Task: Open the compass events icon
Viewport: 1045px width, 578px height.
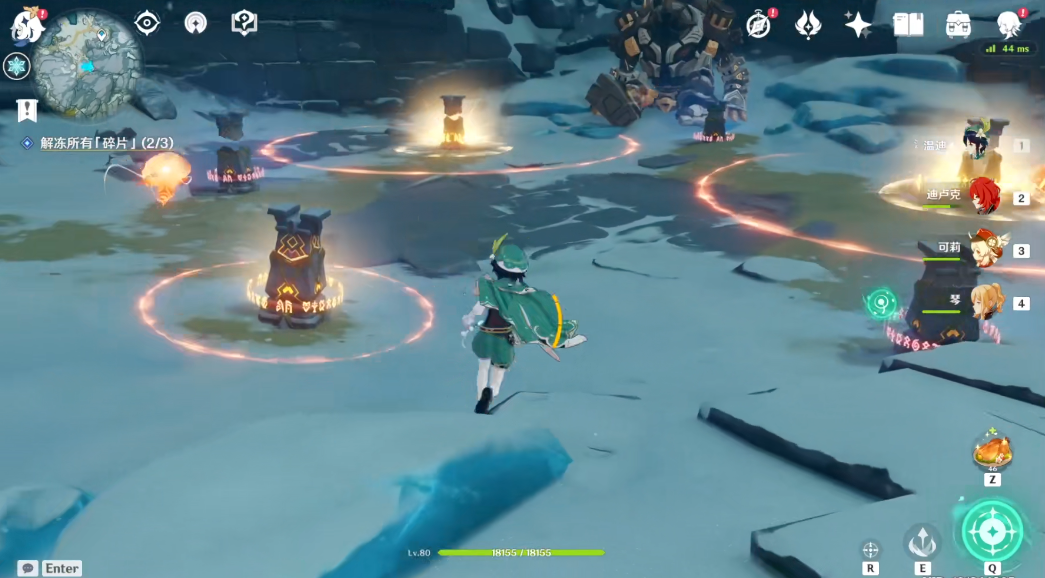Action: [759, 25]
